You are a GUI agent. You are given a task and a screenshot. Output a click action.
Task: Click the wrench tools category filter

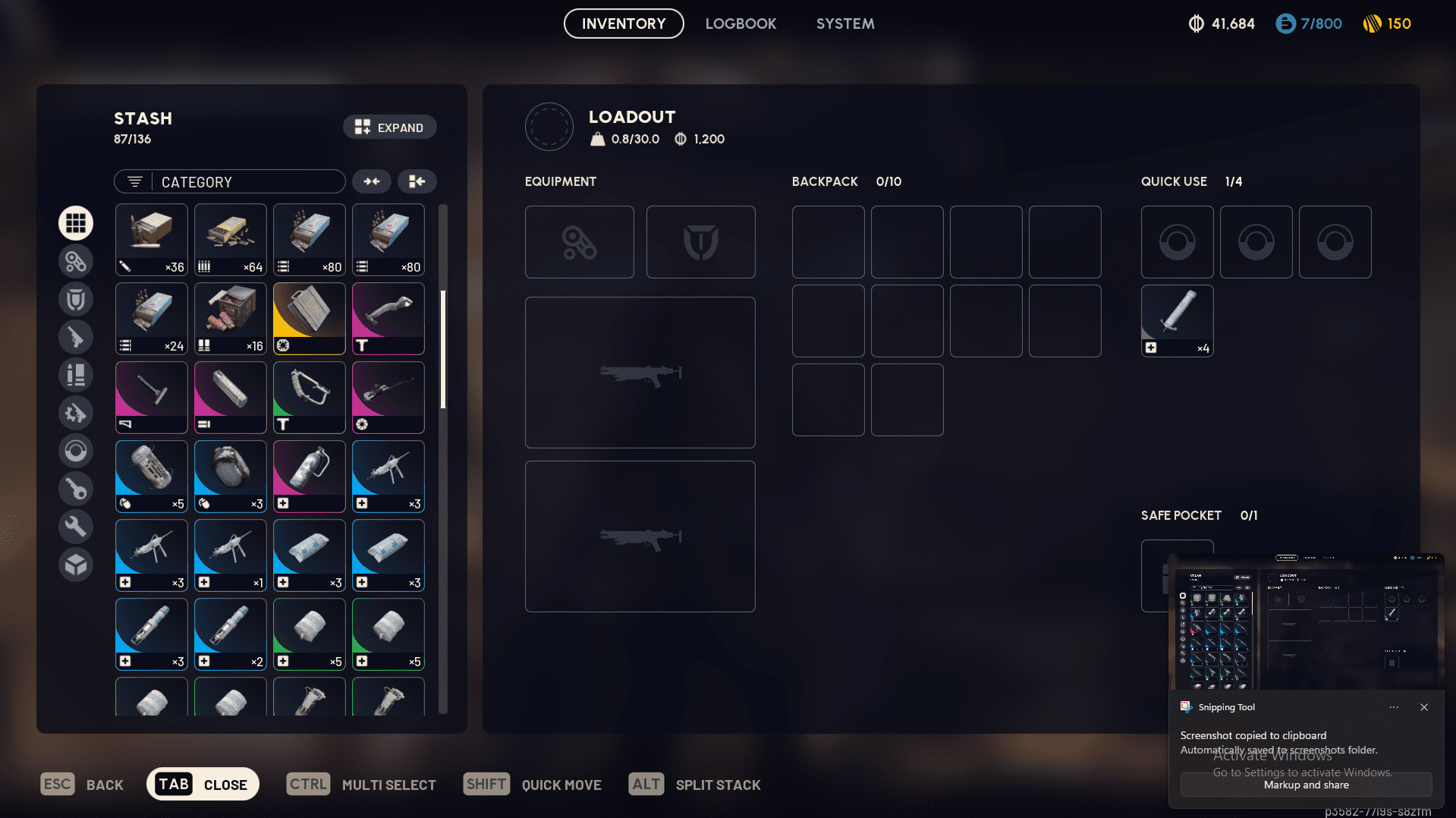tap(76, 526)
